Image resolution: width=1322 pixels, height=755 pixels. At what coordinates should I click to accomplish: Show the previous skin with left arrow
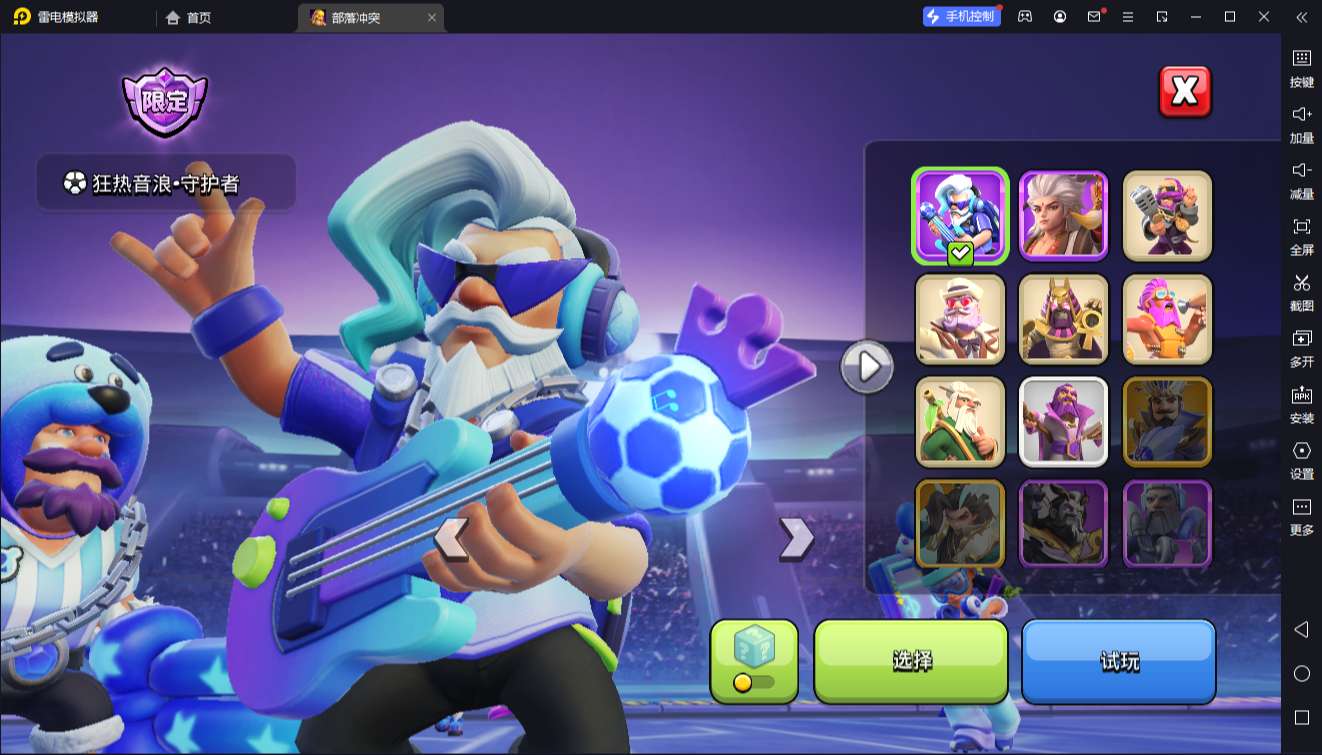(x=451, y=538)
